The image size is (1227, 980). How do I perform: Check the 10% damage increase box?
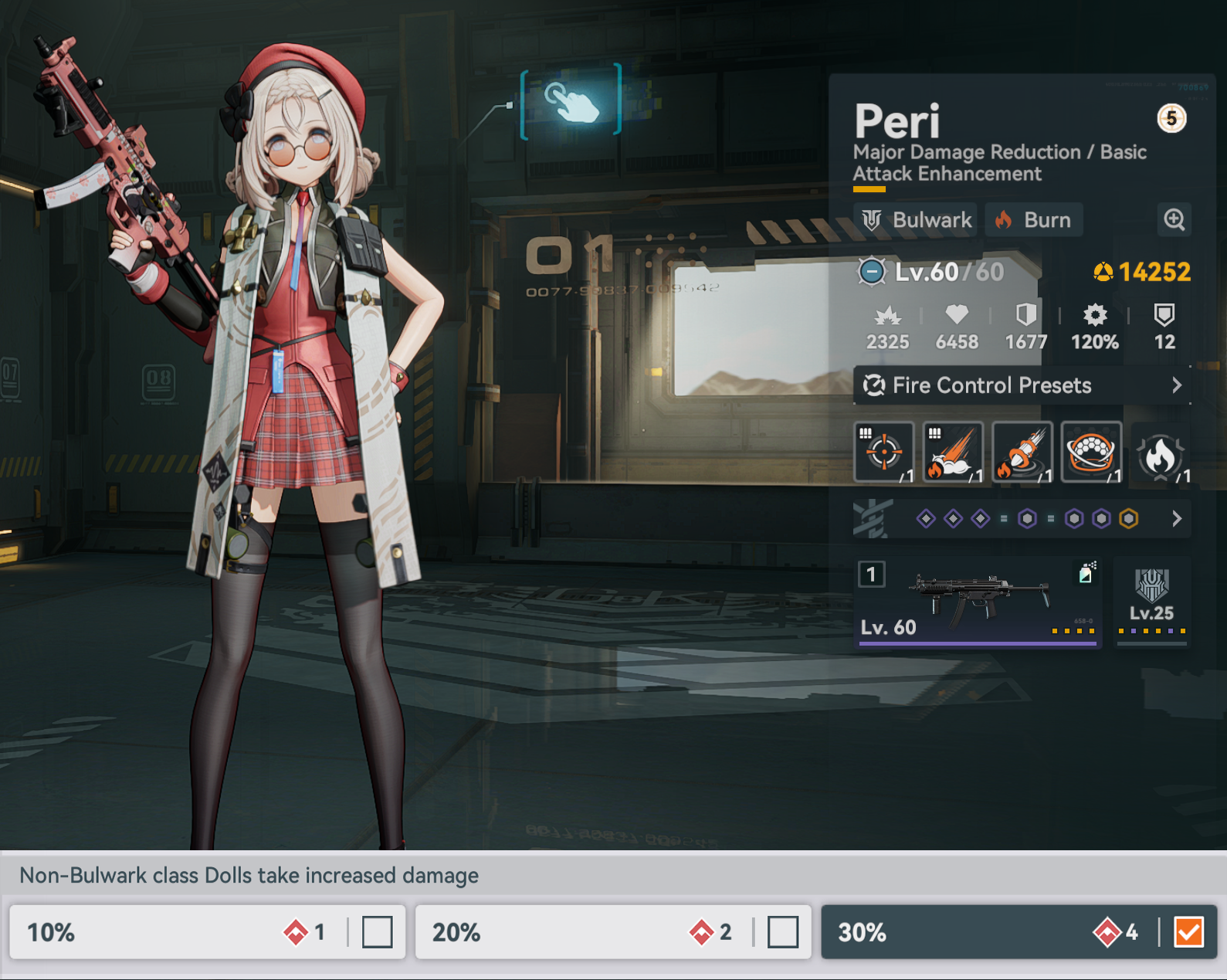pos(377,932)
